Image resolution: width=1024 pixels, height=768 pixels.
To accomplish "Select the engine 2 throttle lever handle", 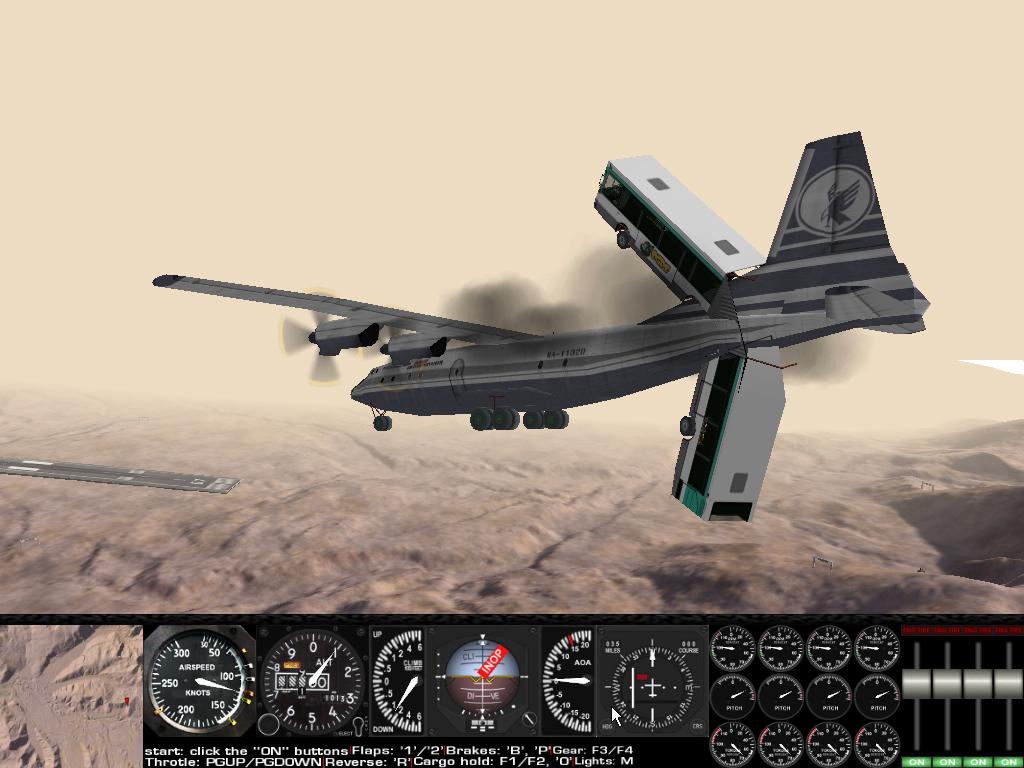I will (x=947, y=684).
